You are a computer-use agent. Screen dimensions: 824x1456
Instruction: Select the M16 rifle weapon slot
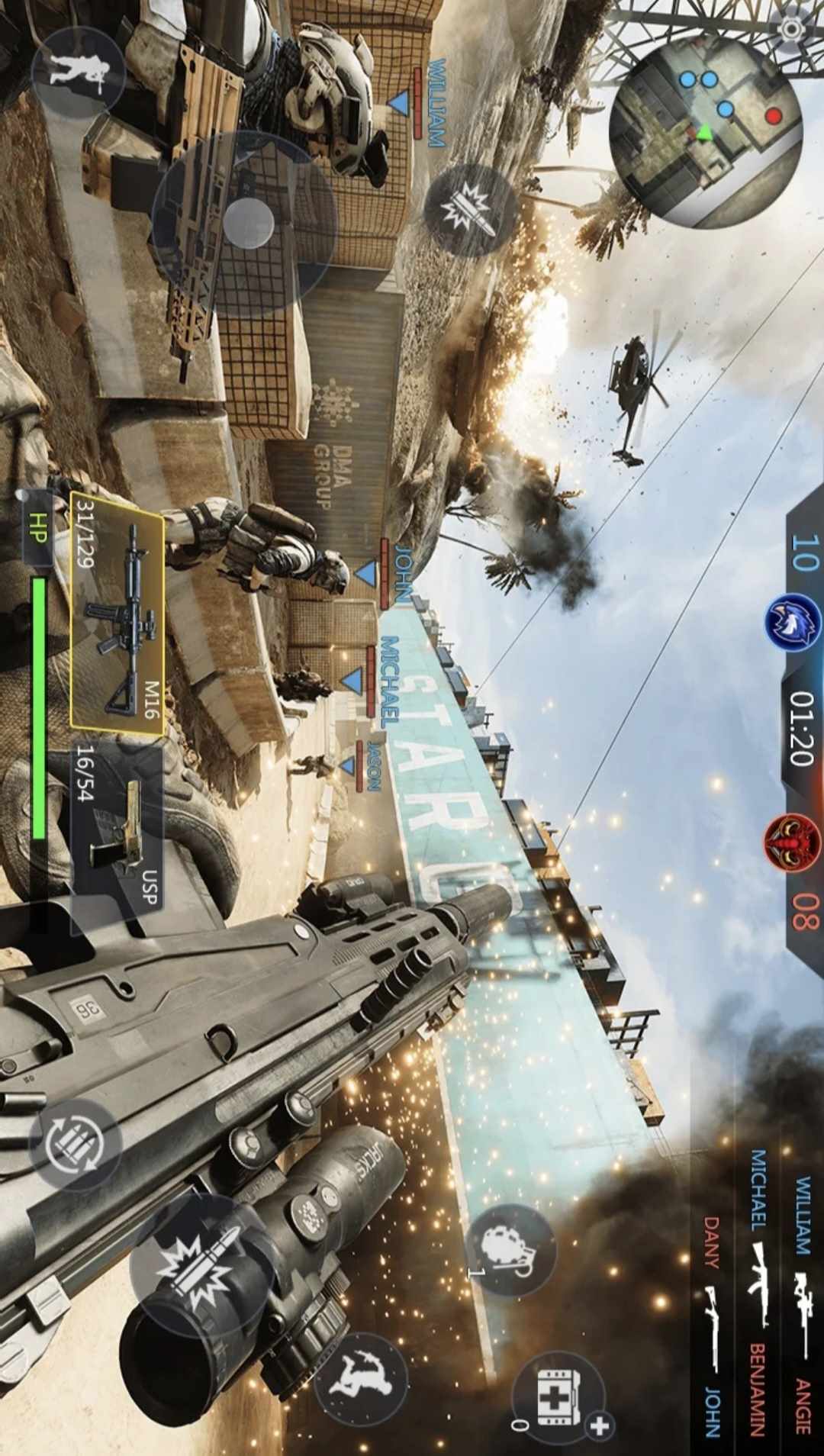pyautogui.click(x=118, y=611)
